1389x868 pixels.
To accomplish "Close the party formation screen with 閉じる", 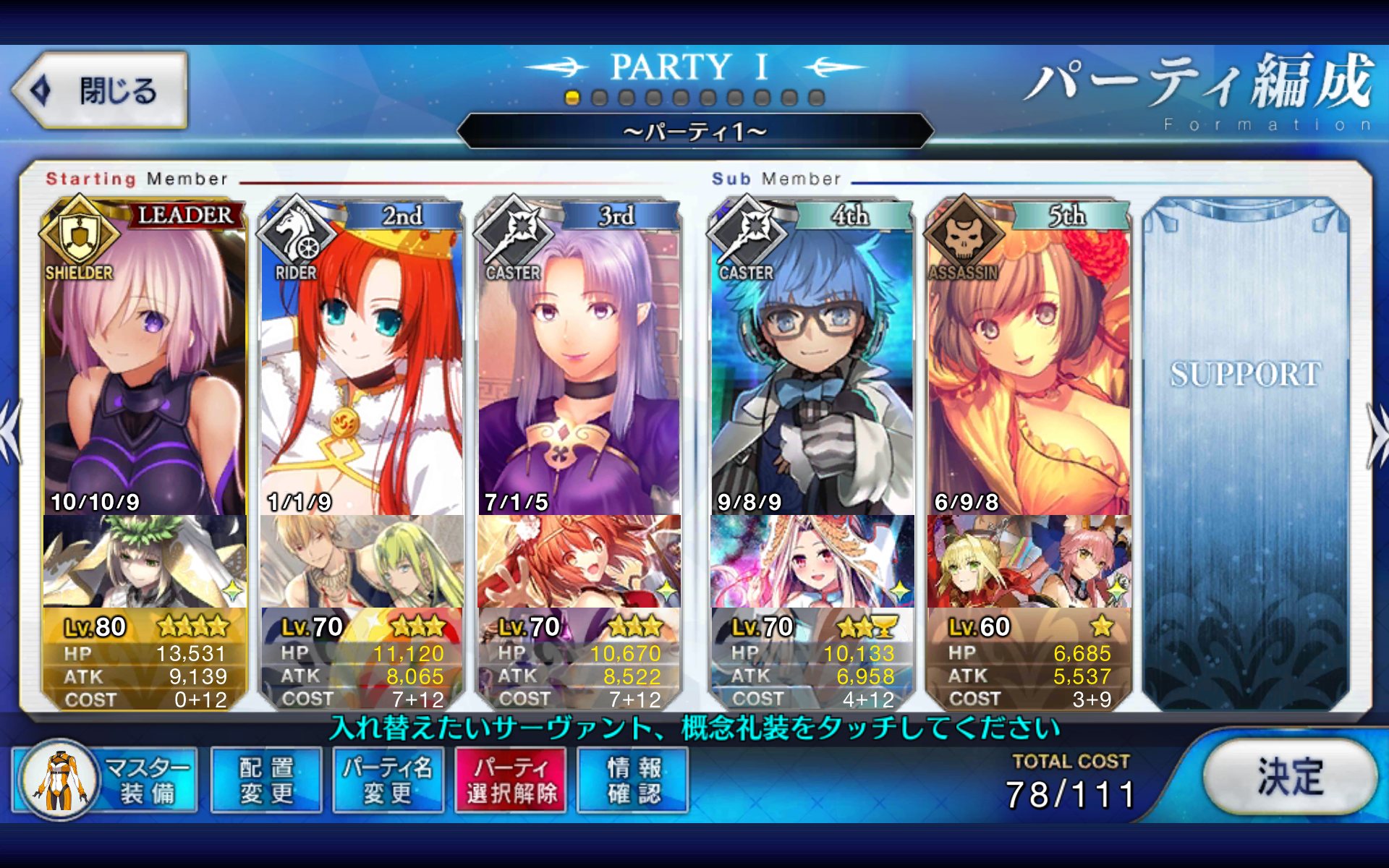I will [x=100, y=91].
